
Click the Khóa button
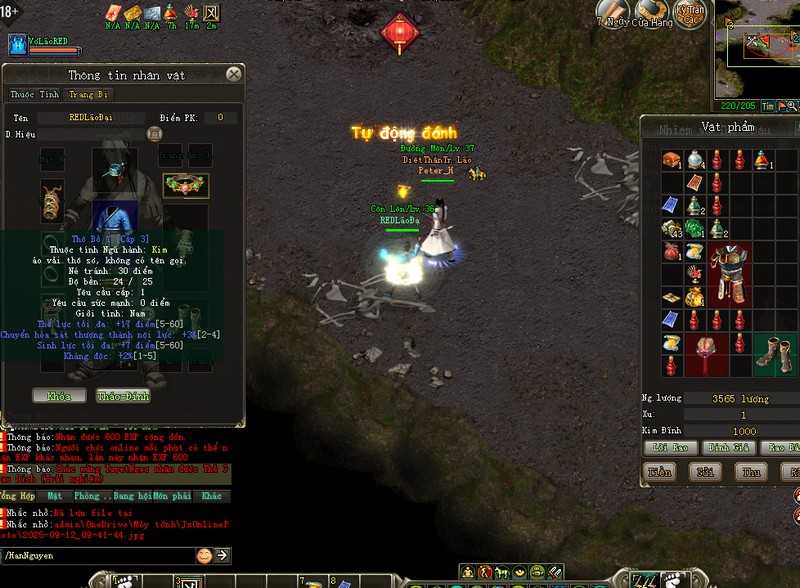click(58, 396)
